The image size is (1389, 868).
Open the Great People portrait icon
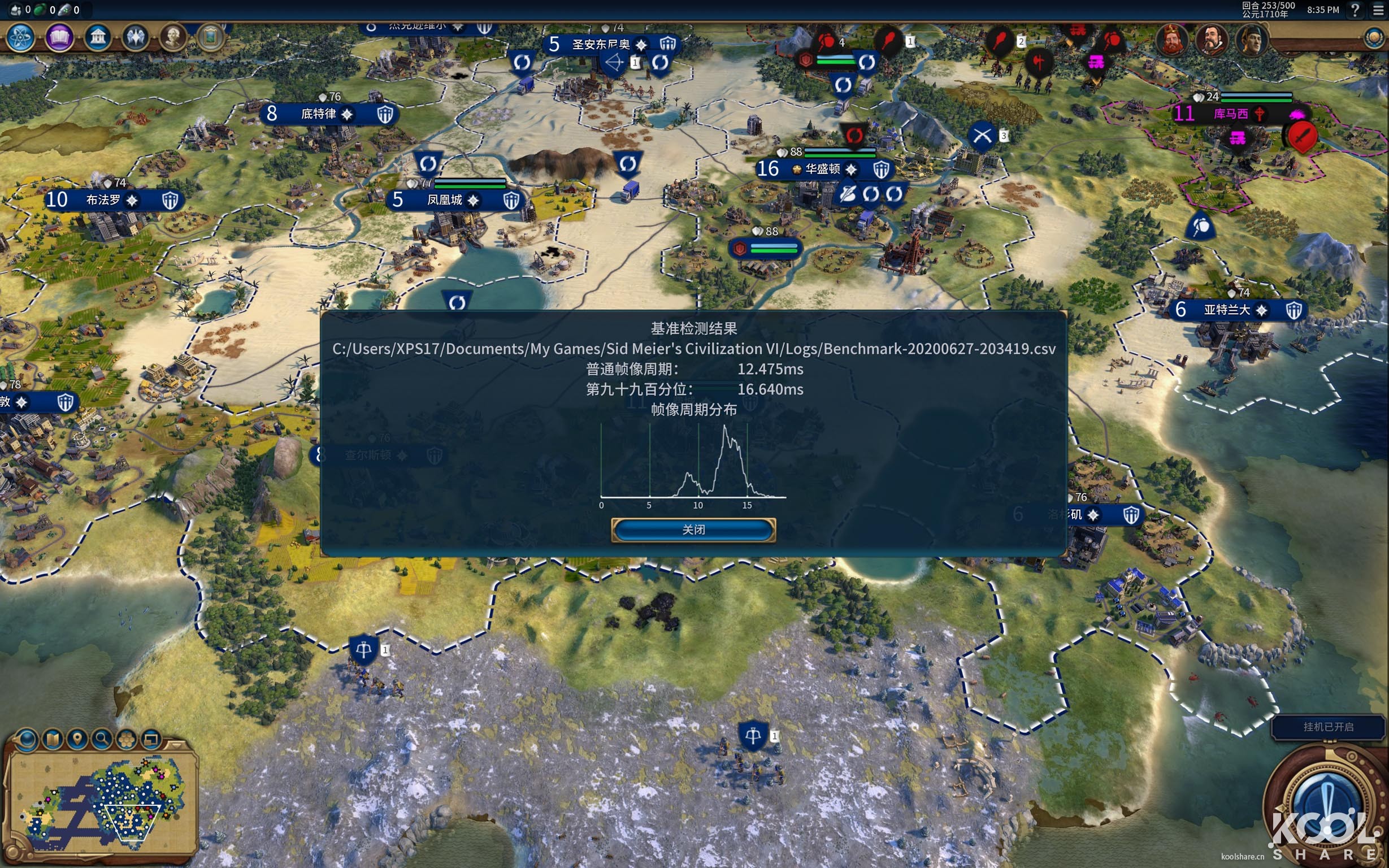pos(173,38)
